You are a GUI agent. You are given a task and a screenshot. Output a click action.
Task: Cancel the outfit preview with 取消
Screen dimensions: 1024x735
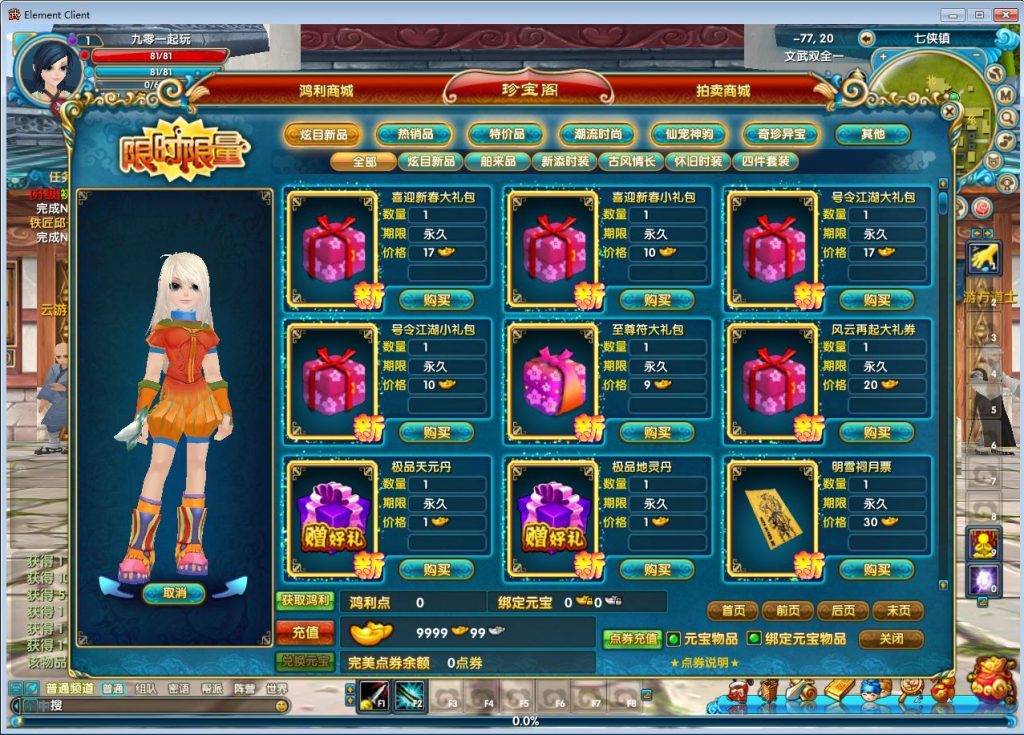[x=173, y=593]
